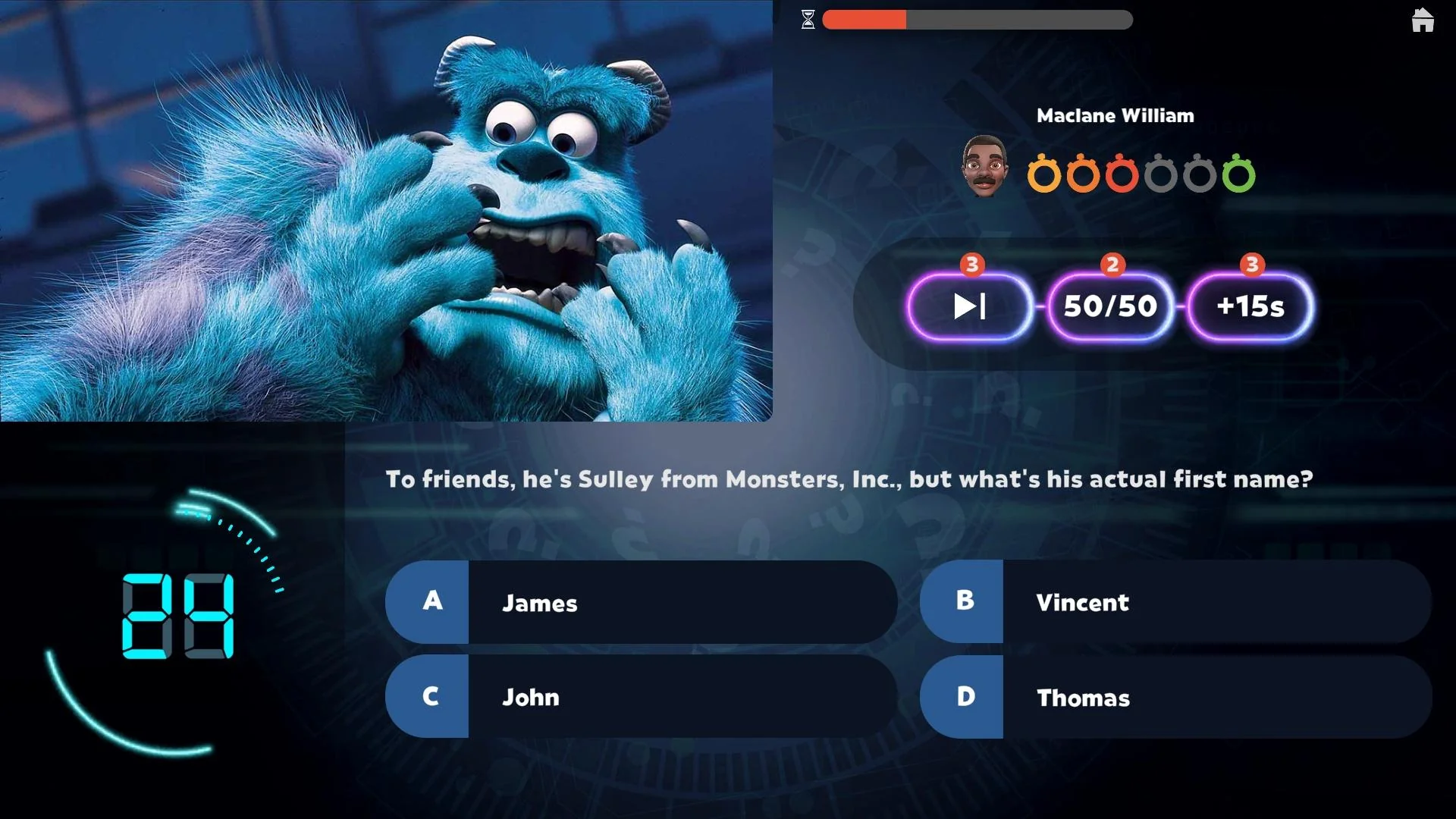Screen dimensions: 1456x819
Task: Click the Sulley movie image thumbnail
Action: [x=387, y=212]
